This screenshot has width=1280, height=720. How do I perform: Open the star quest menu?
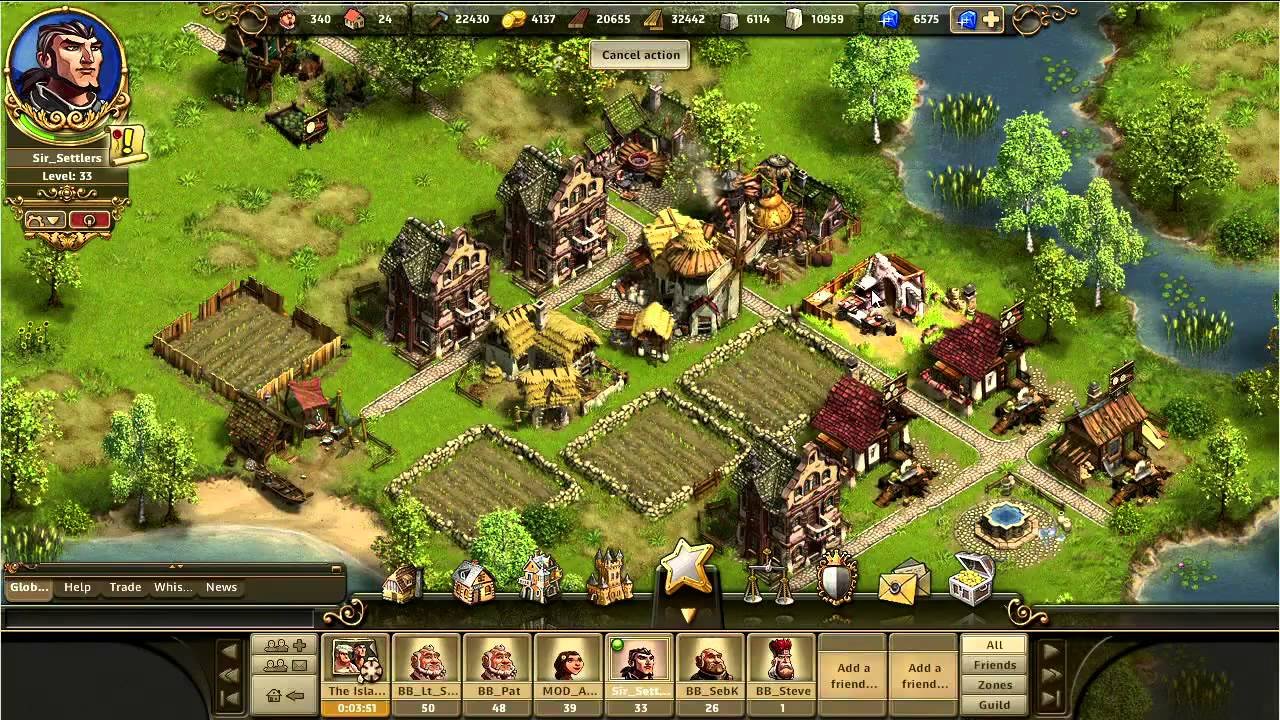click(x=685, y=568)
